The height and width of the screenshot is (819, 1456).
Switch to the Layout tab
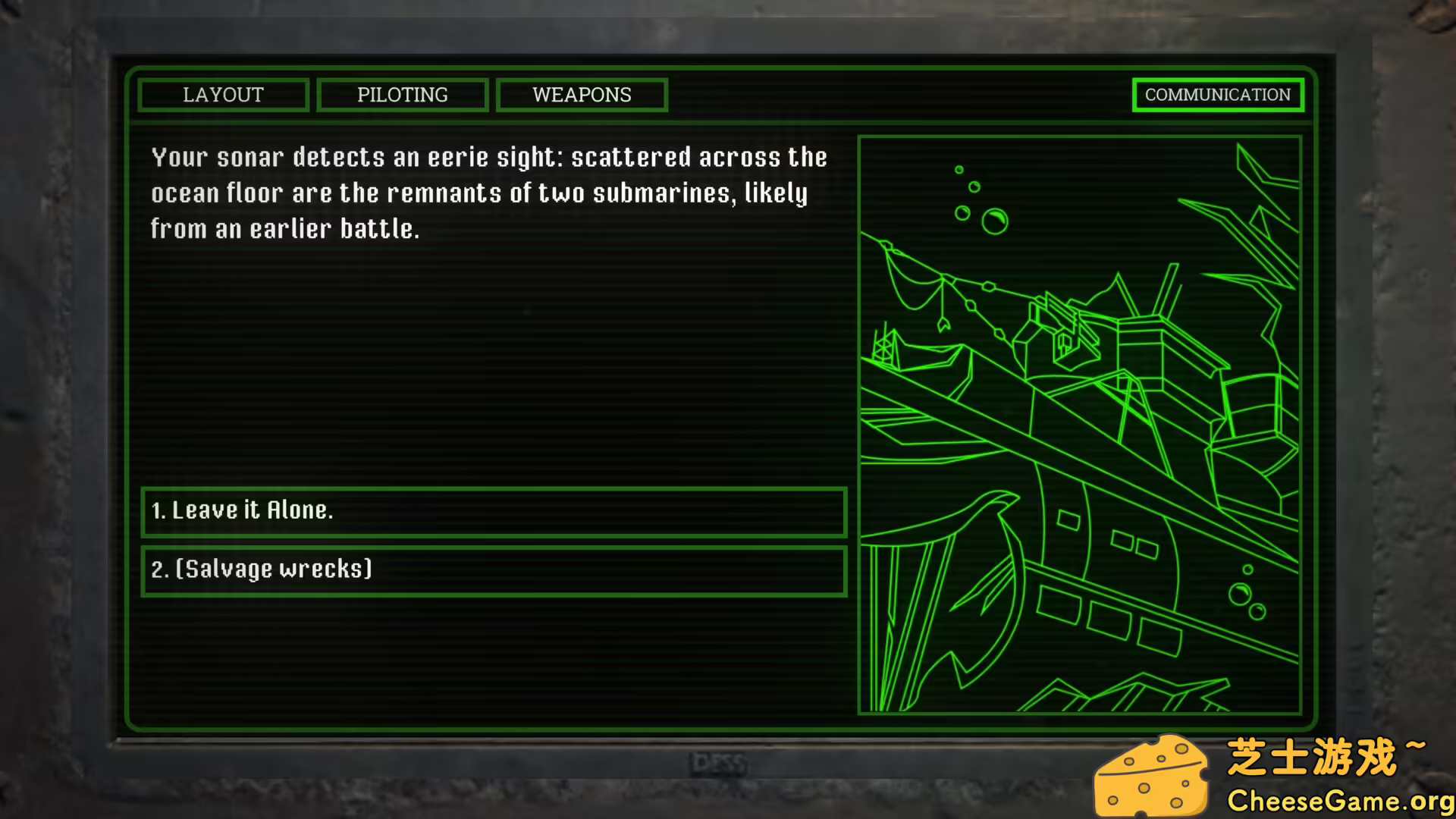pos(223,95)
